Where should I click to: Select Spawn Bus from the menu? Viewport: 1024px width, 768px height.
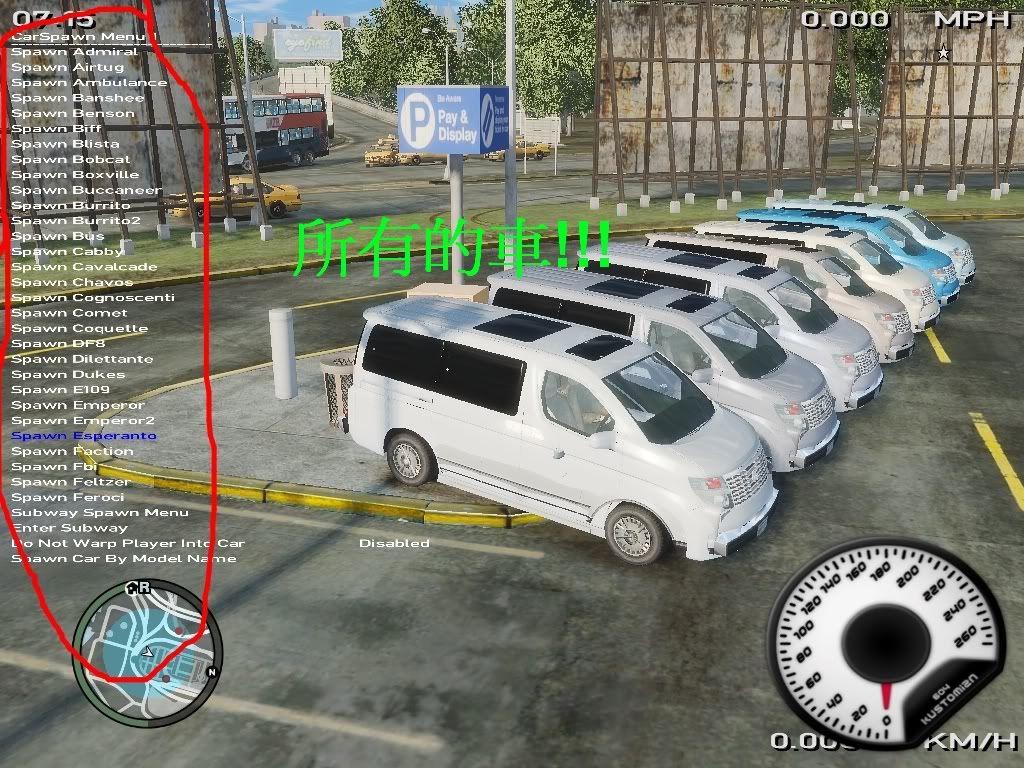tap(57, 236)
